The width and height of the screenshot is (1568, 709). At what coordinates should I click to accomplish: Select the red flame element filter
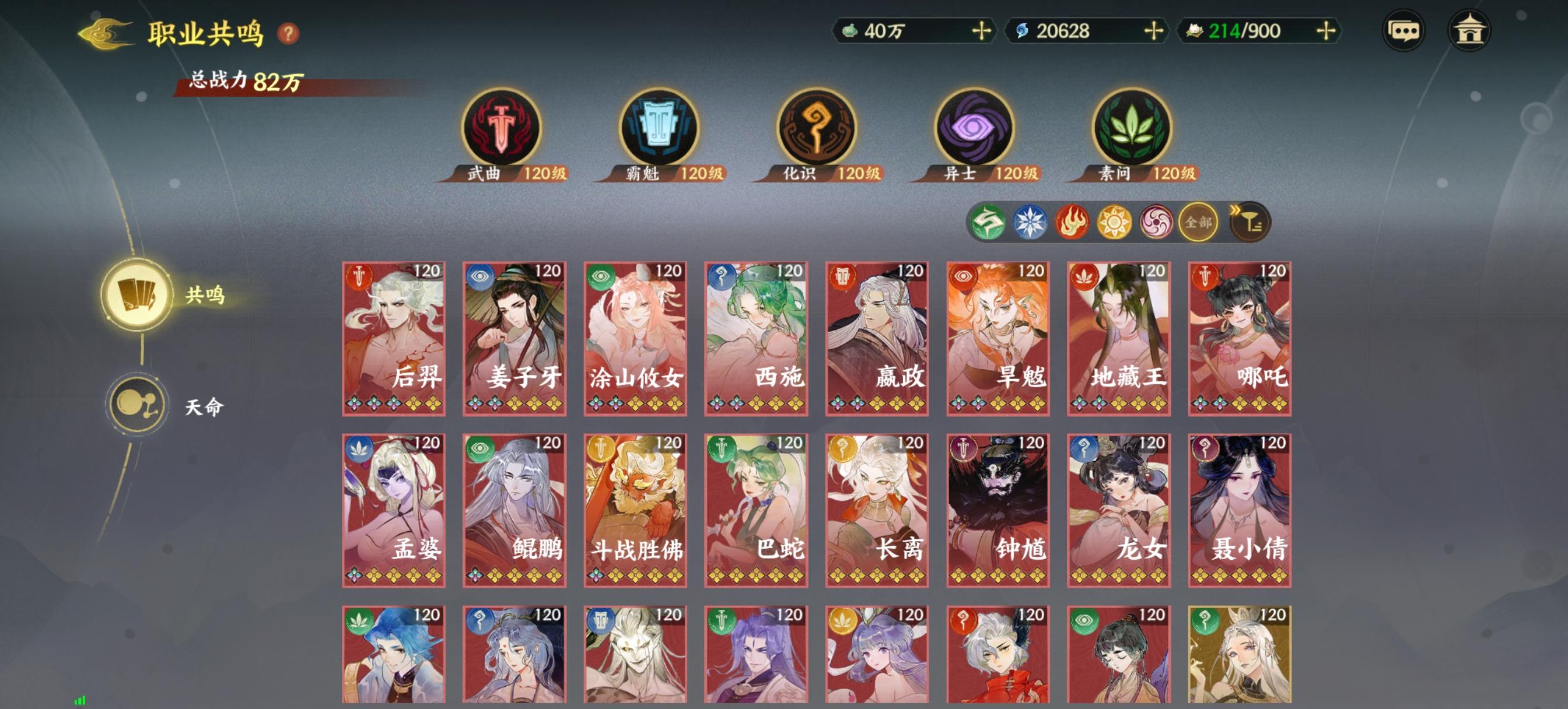(1072, 222)
